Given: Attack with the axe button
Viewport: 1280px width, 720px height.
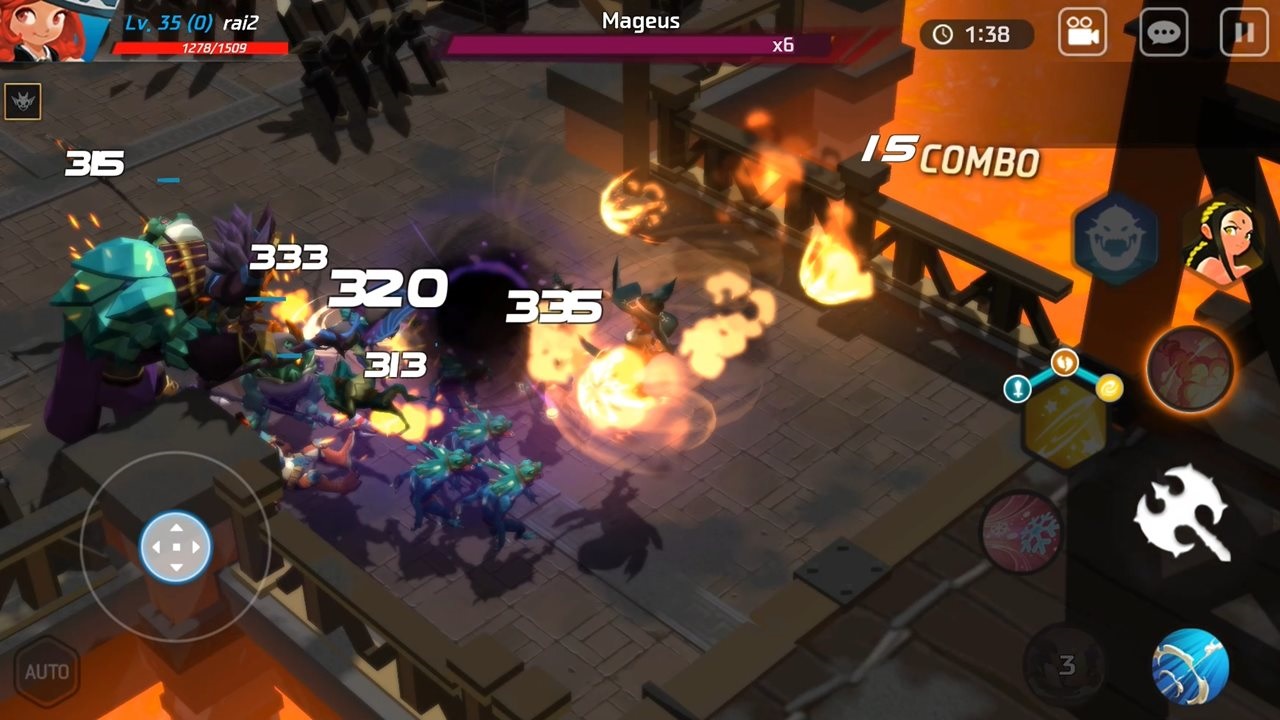Looking at the screenshot, I should [1182, 511].
